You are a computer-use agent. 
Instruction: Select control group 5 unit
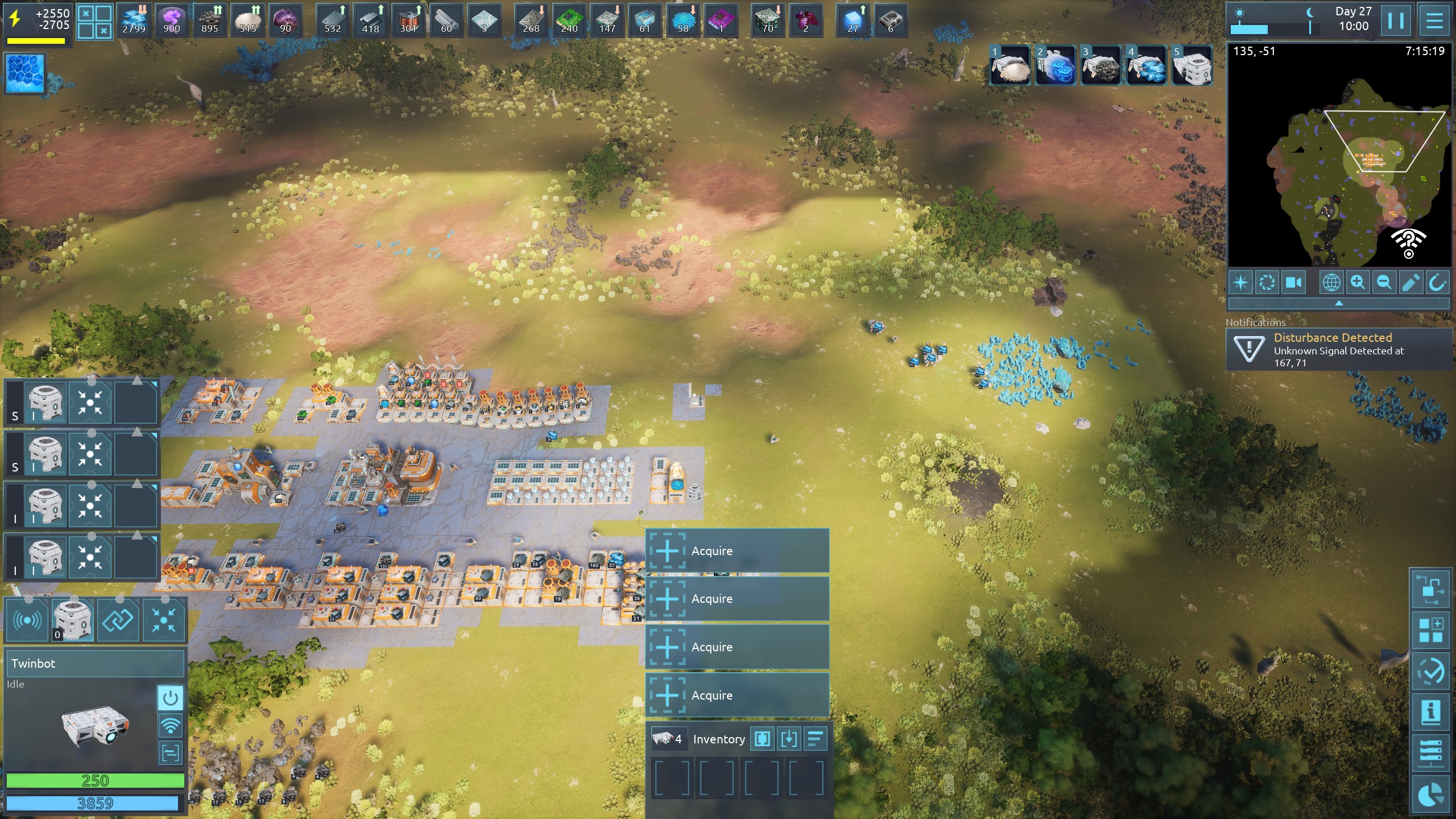[x=1192, y=65]
